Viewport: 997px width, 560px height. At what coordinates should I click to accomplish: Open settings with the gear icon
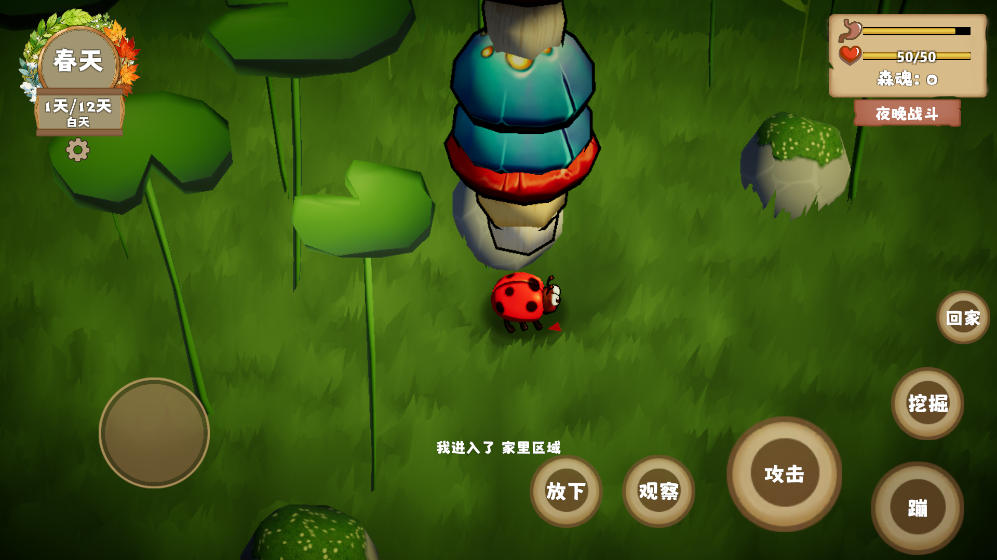78,150
